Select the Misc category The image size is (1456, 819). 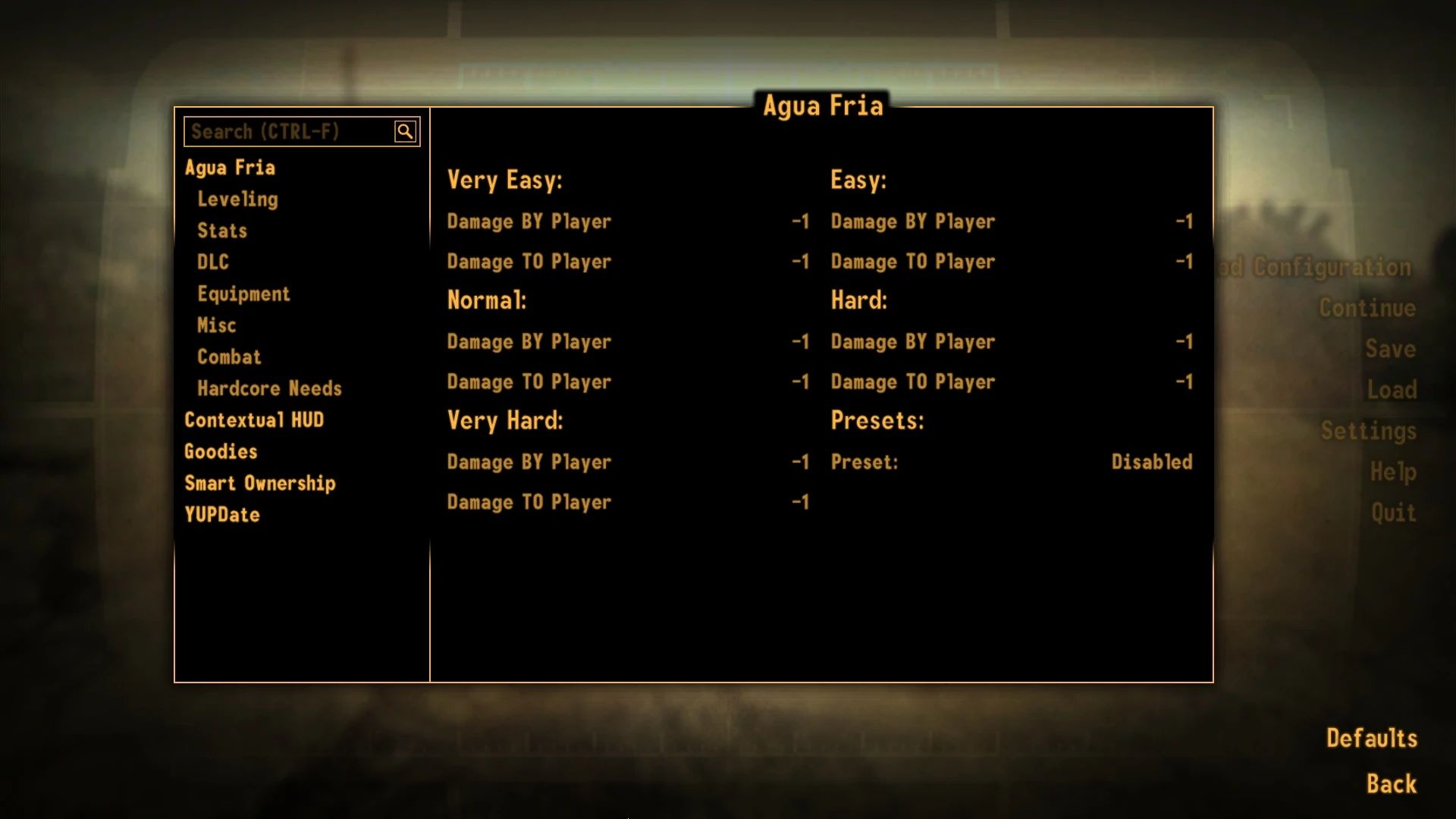216,325
